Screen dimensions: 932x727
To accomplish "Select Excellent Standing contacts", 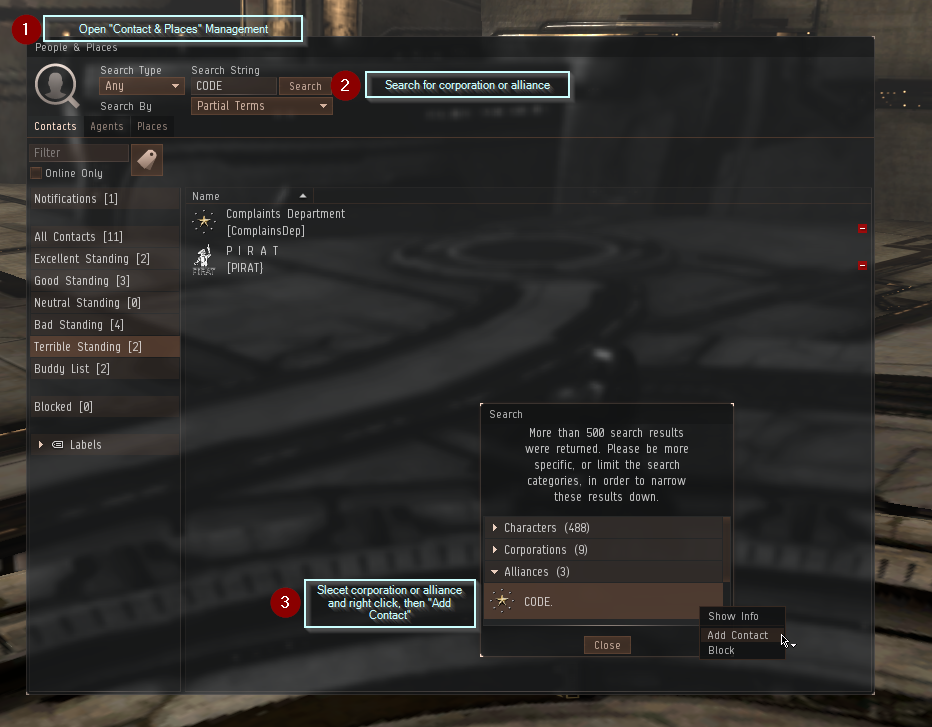I will point(91,259).
